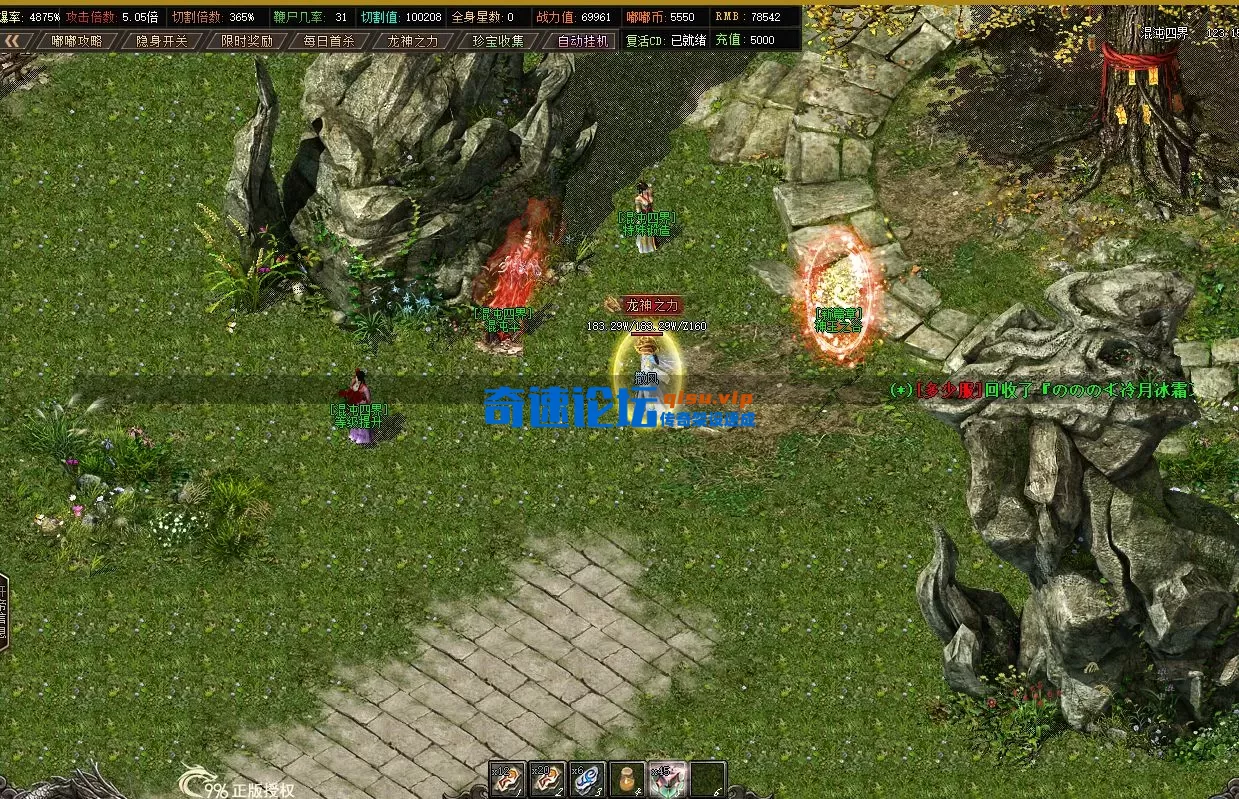Screen dimensions: 1239x799
Task: Use the orange potion jar in slot 4
Action: coord(627,780)
